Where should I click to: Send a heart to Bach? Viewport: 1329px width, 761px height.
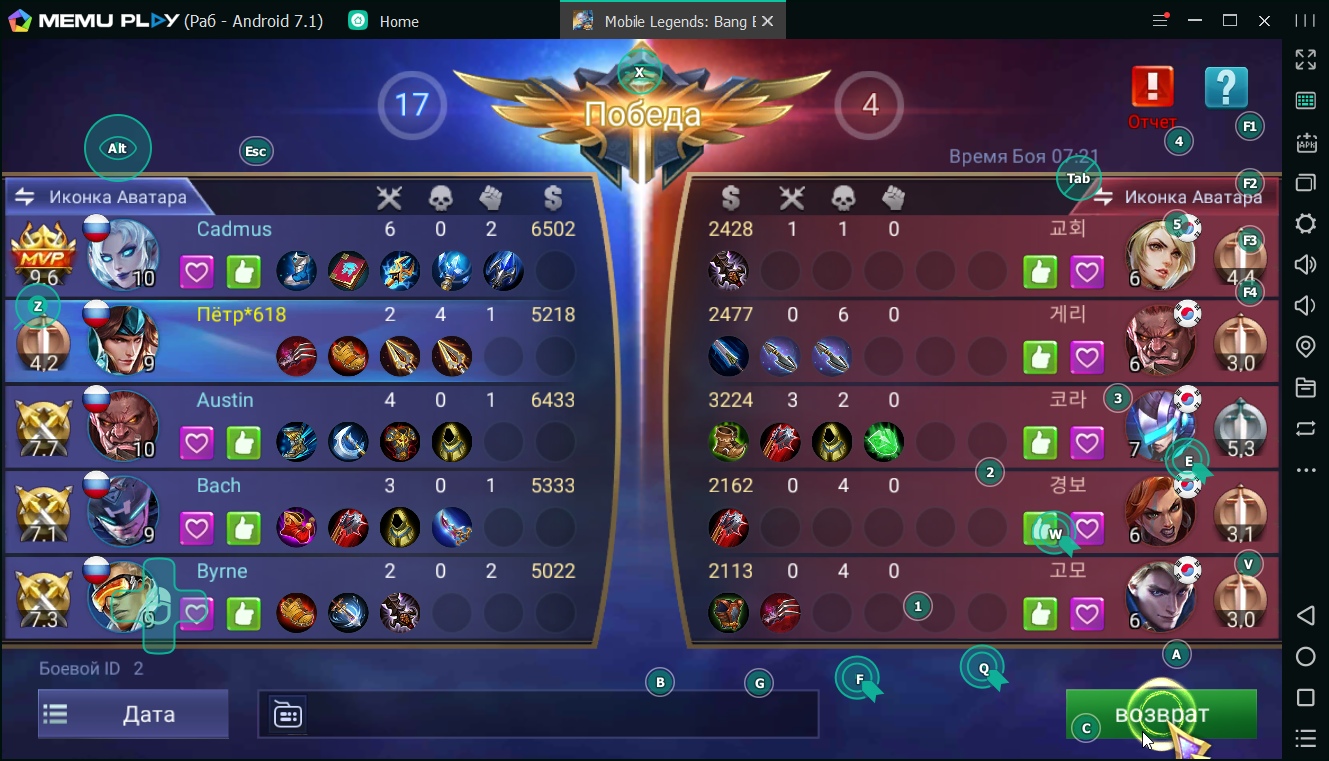click(197, 527)
